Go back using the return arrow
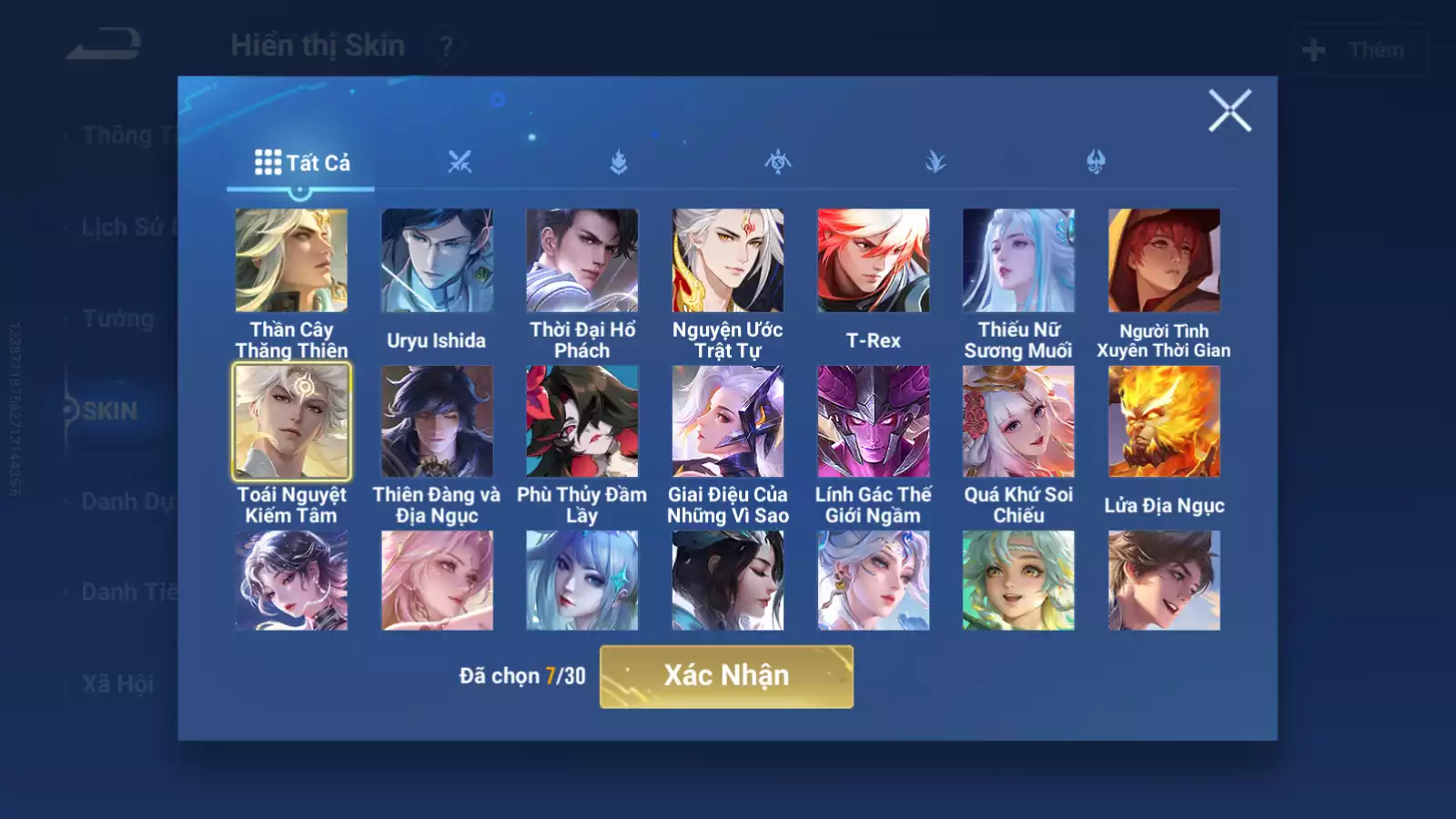 [104, 45]
